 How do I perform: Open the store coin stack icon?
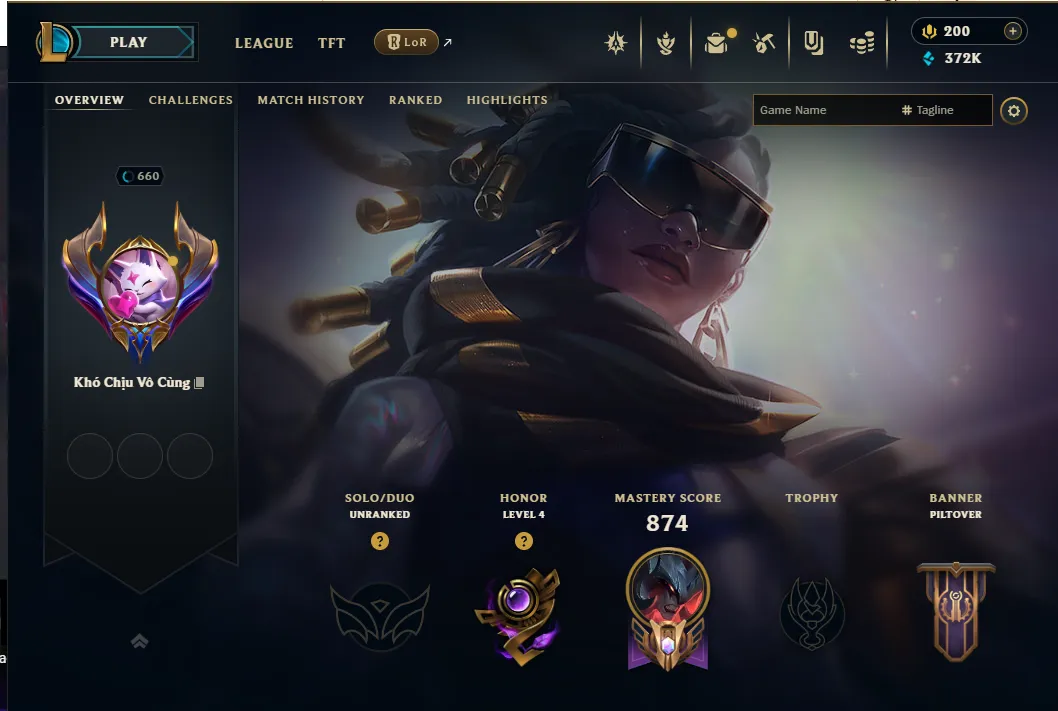pyautogui.click(x=862, y=43)
